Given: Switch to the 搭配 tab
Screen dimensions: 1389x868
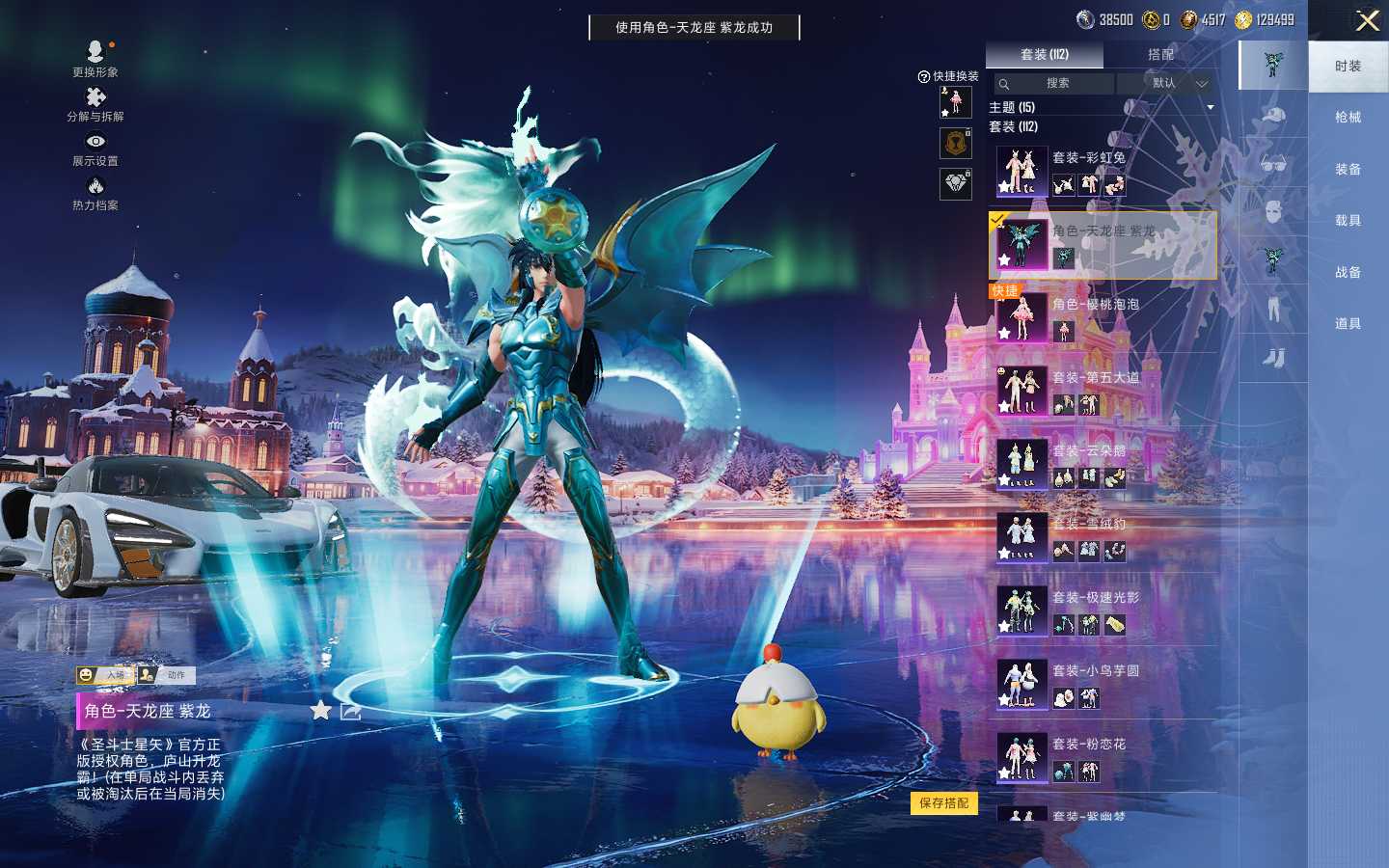Looking at the screenshot, I should (x=1160, y=55).
